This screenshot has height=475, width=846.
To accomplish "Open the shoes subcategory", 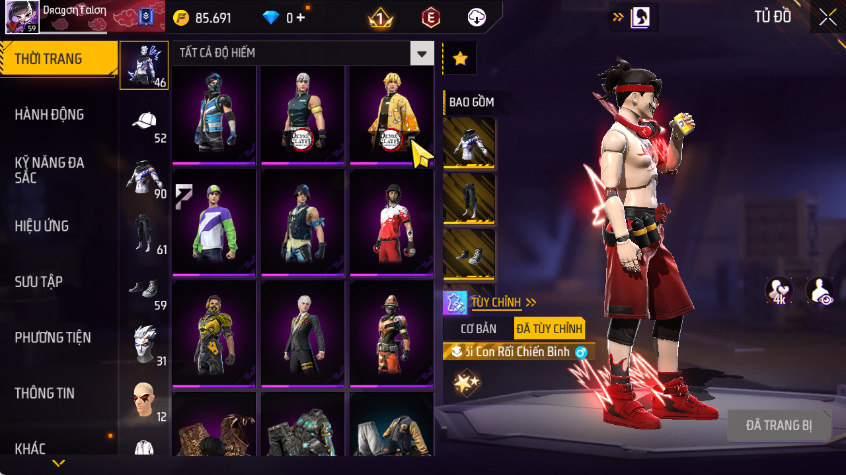I will tap(144, 289).
